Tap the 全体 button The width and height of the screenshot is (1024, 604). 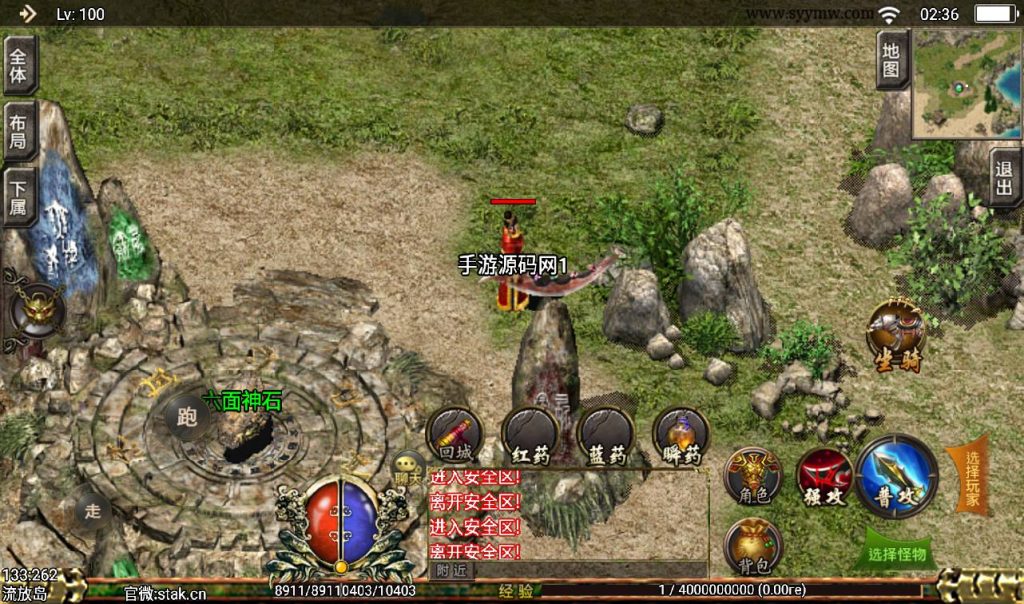pos(20,65)
